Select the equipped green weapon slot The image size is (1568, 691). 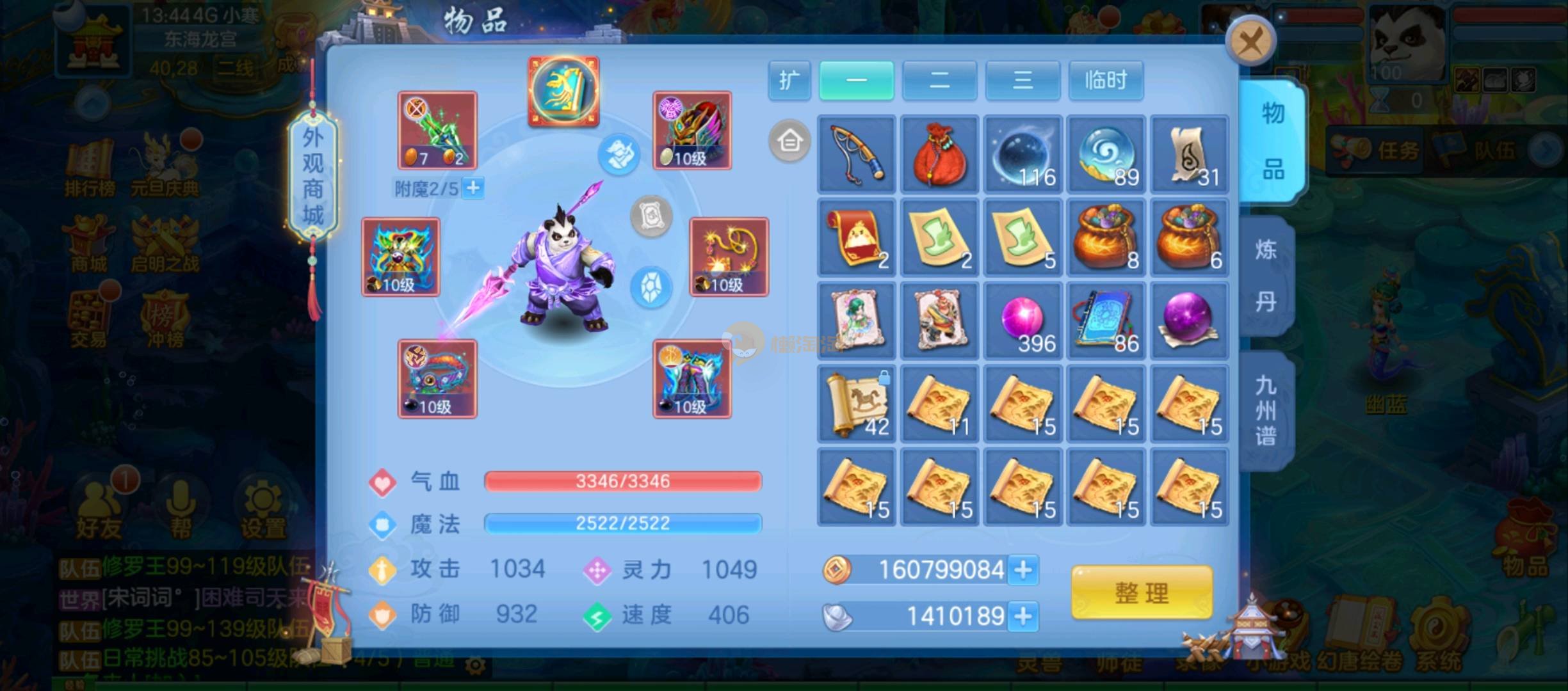pos(437,131)
